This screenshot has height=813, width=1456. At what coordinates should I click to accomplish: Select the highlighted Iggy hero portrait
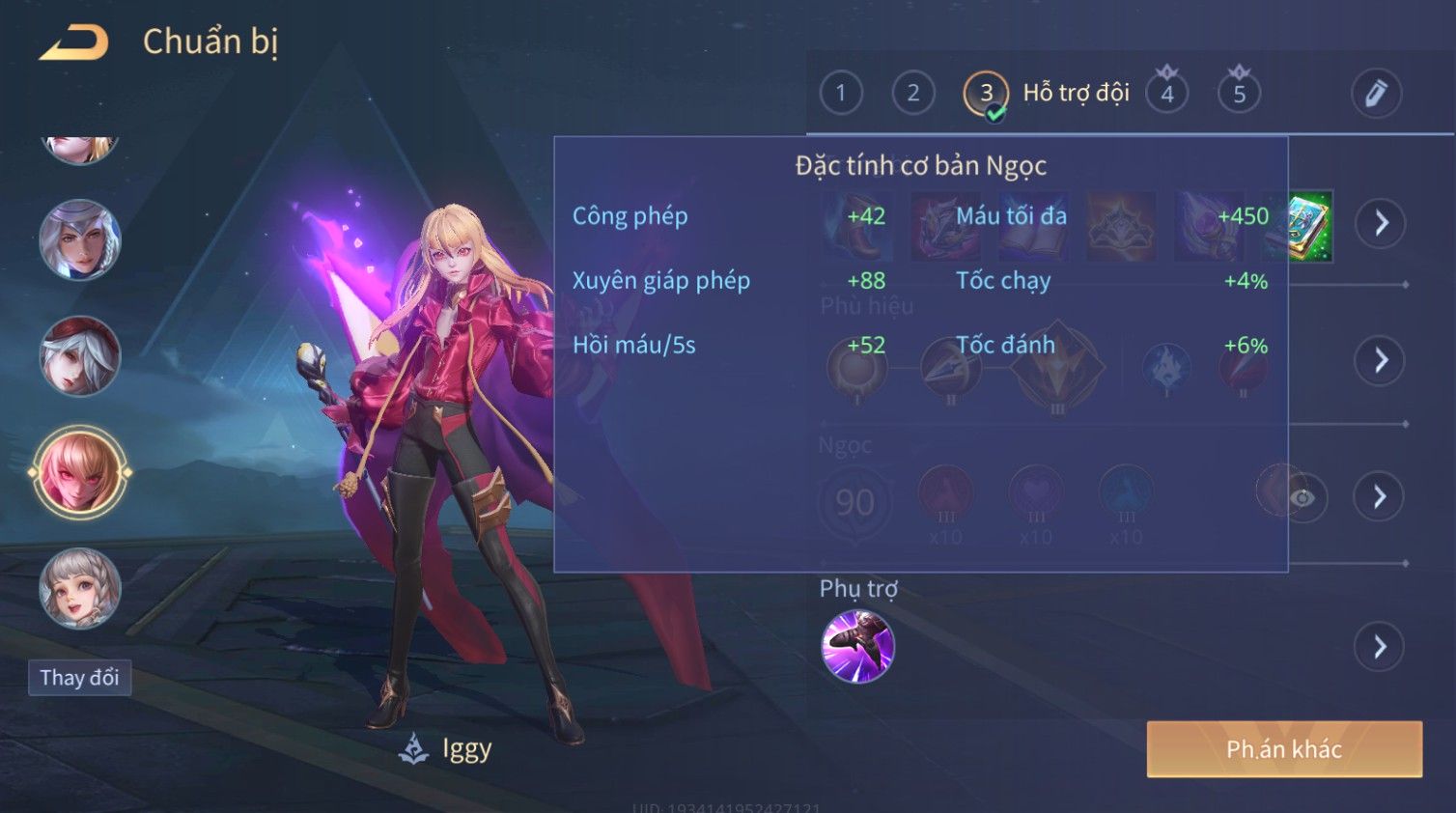coord(79,473)
